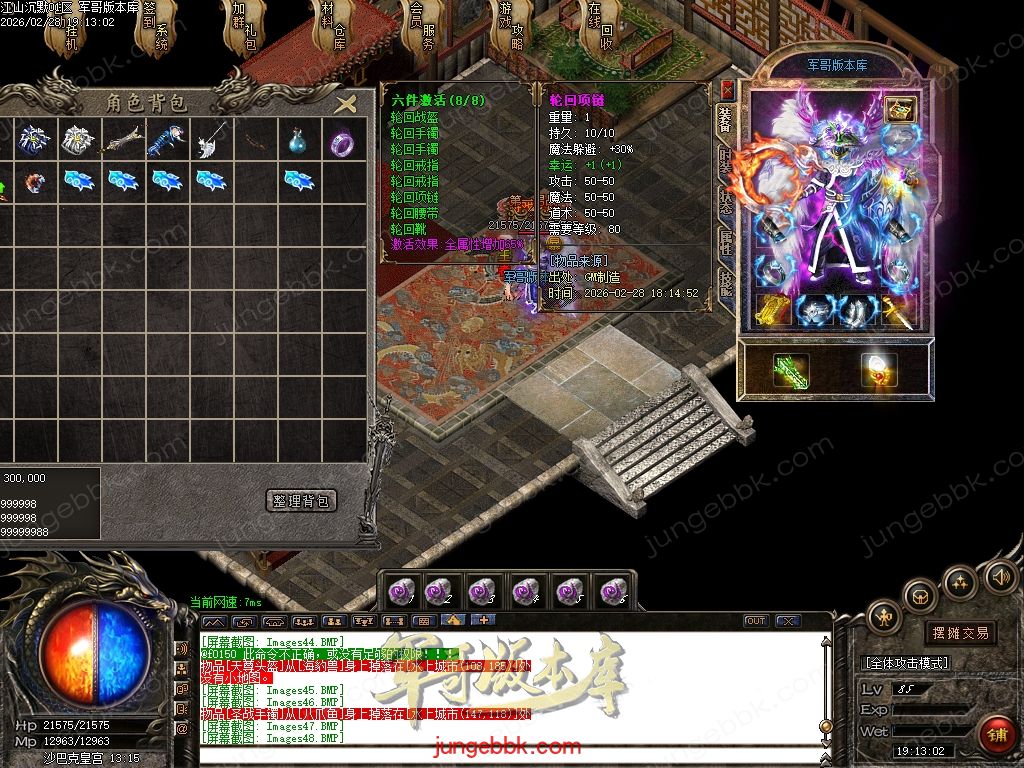Select the purple ring in the backpack
The height and width of the screenshot is (768, 1024).
coord(341,143)
